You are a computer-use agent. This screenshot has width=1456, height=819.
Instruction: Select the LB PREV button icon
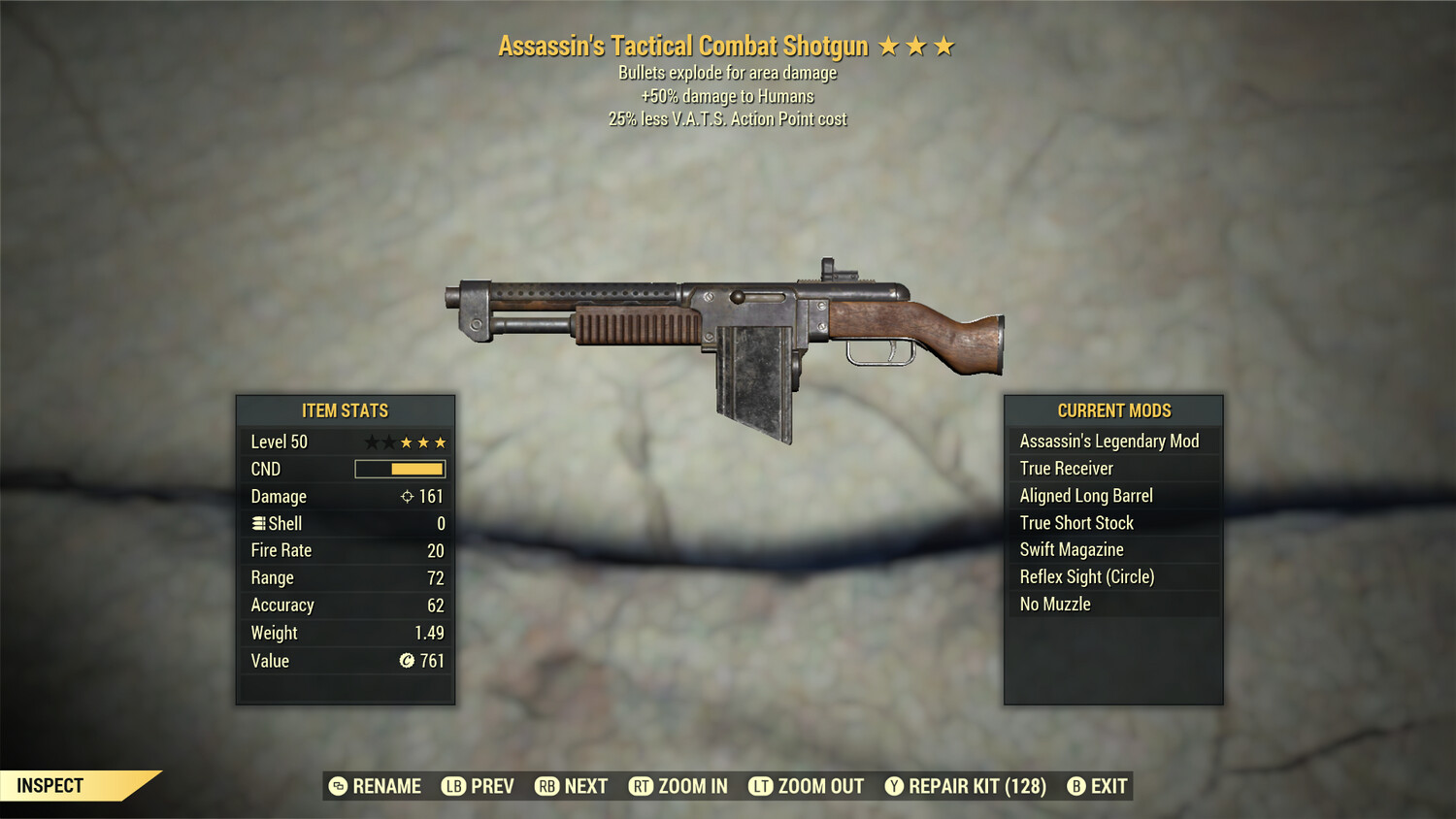click(x=451, y=786)
